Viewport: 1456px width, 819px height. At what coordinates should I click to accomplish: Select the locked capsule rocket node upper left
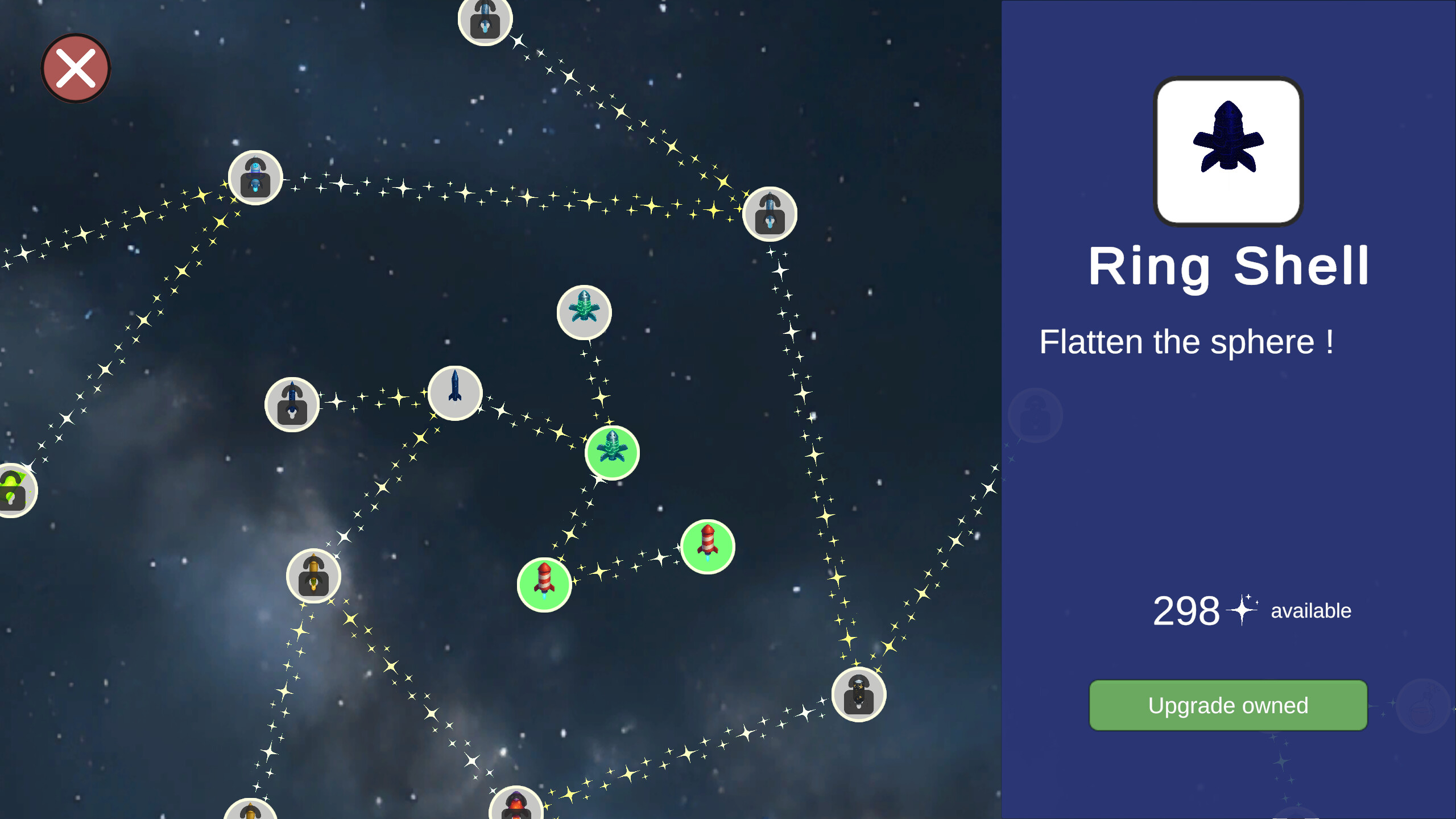[x=256, y=177]
